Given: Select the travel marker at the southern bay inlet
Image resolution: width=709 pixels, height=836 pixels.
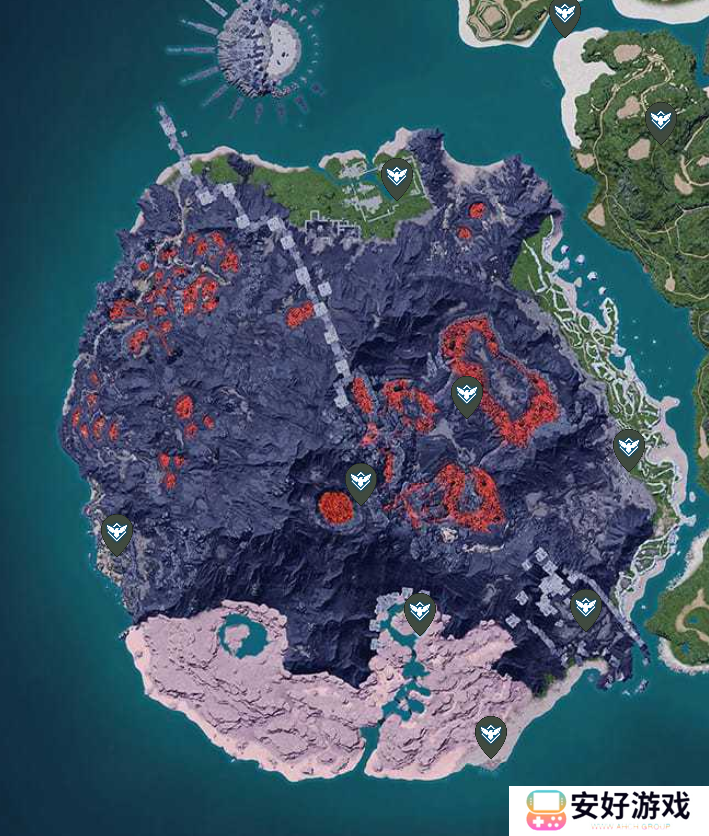Looking at the screenshot, I should click(420, 612).
